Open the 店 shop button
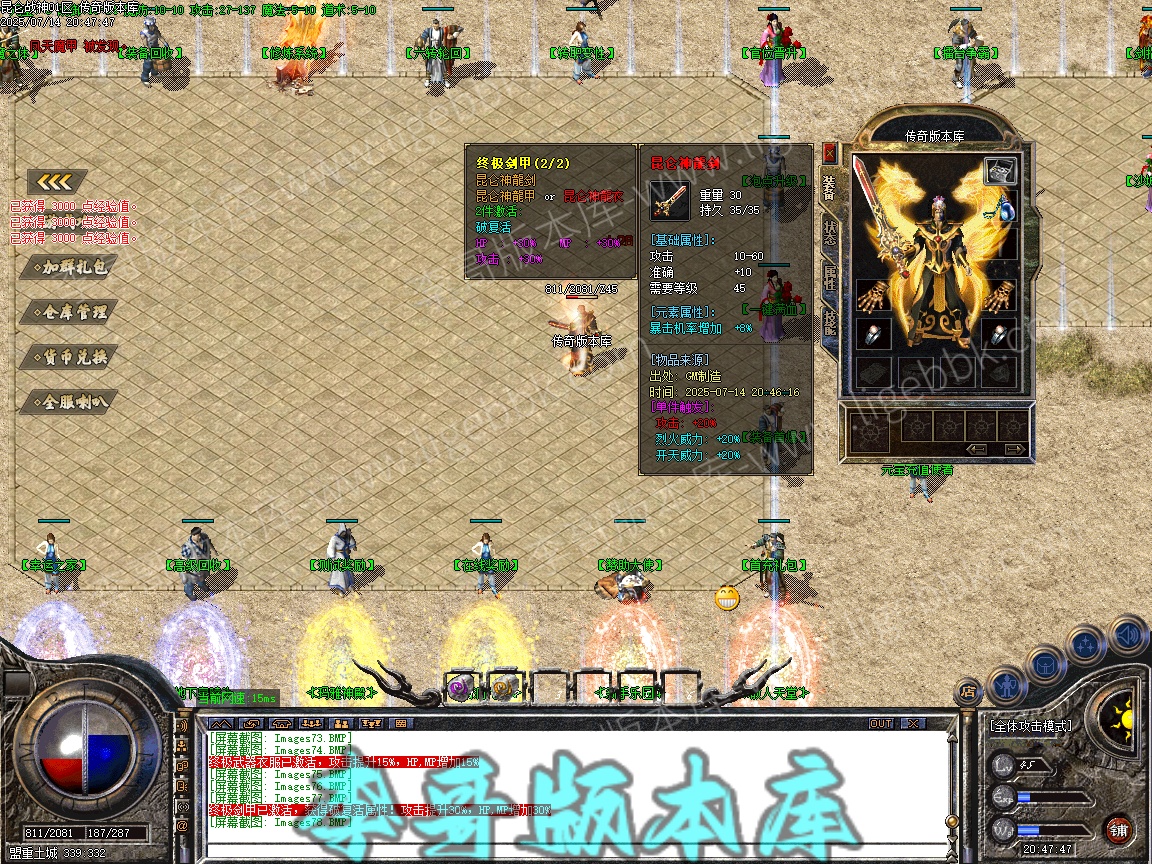Viewport: 1152px width, 864px height. (x=968, y=690)
